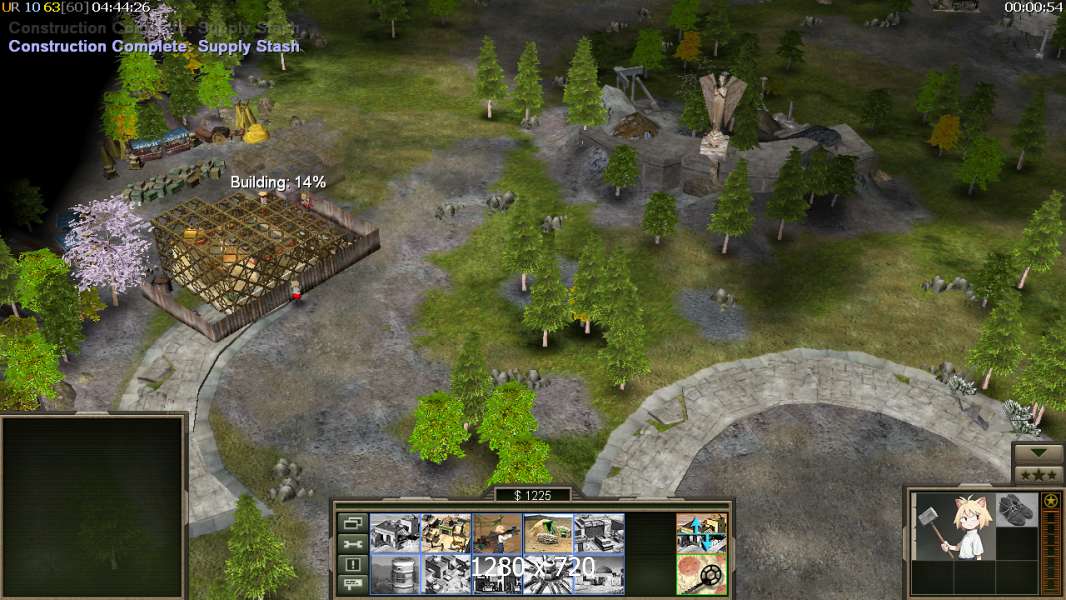Screen dimensions: 1066x600
Task: Activate the blue up-down arrows command
Action: click(701, 533)
